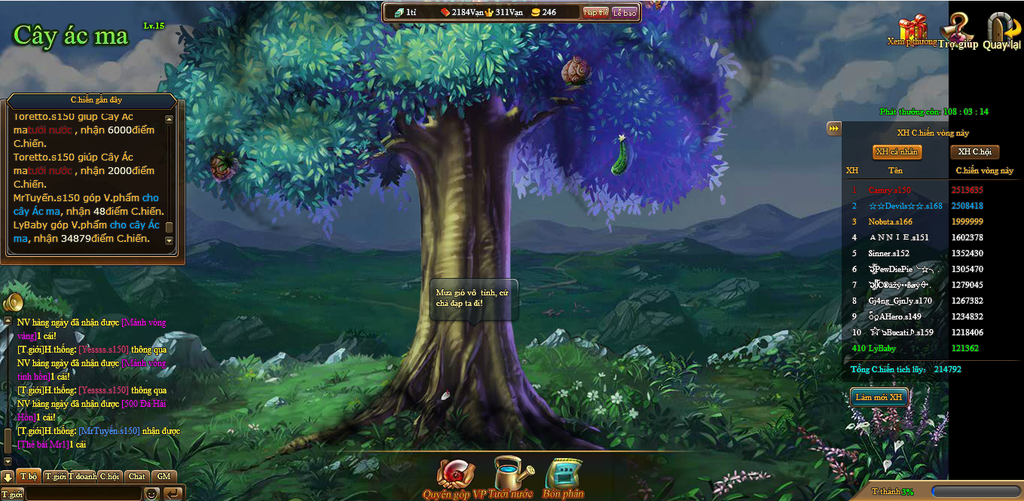Viewport: 1024px width, 501px height.
Task: Open the Xem p.thưởng gift box
Action: tap(912, 31)
